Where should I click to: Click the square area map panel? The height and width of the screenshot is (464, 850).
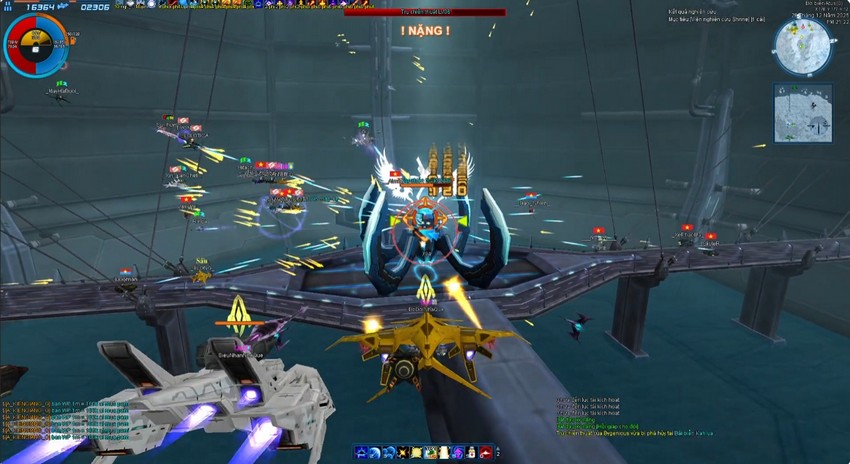click(802, 112)
